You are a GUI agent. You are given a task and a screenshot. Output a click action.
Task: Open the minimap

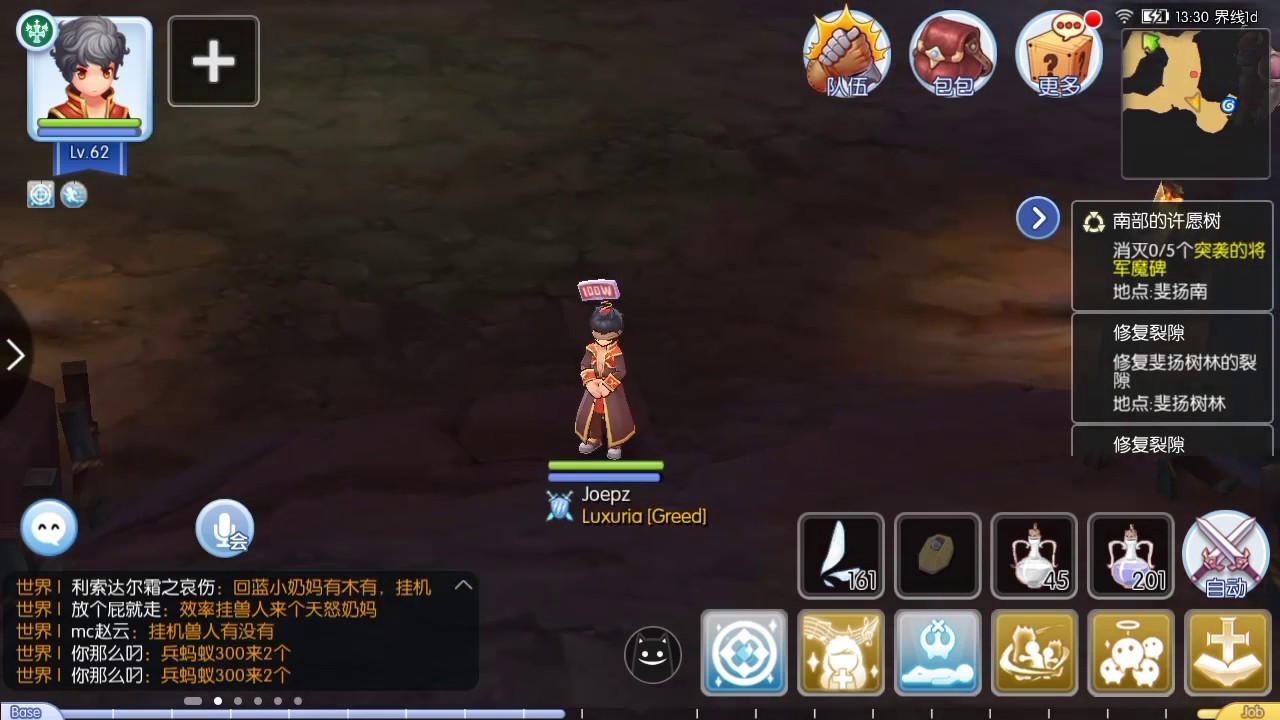(x=1195, y=104)
